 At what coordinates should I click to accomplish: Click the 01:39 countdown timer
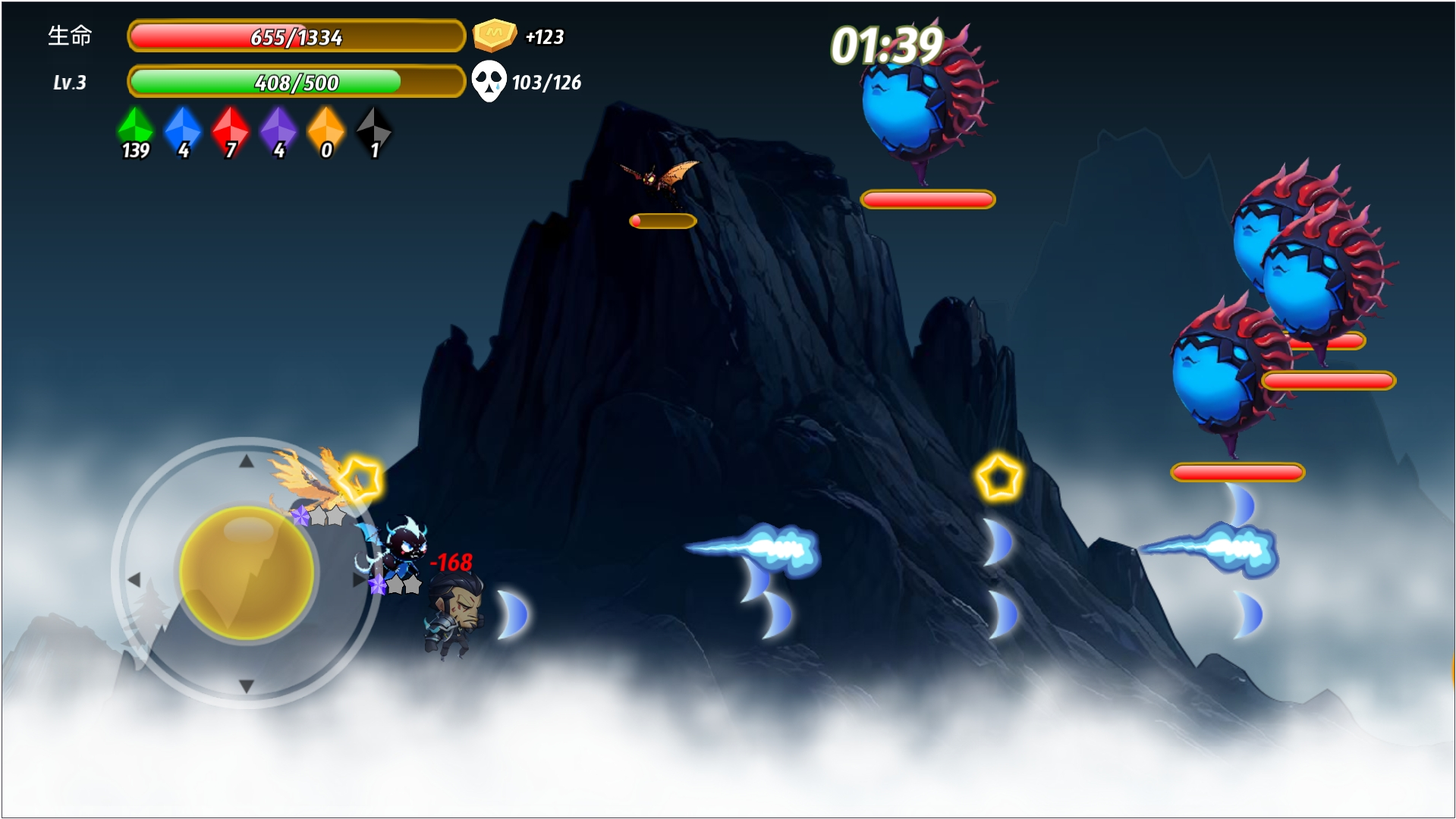coord(886,47)
